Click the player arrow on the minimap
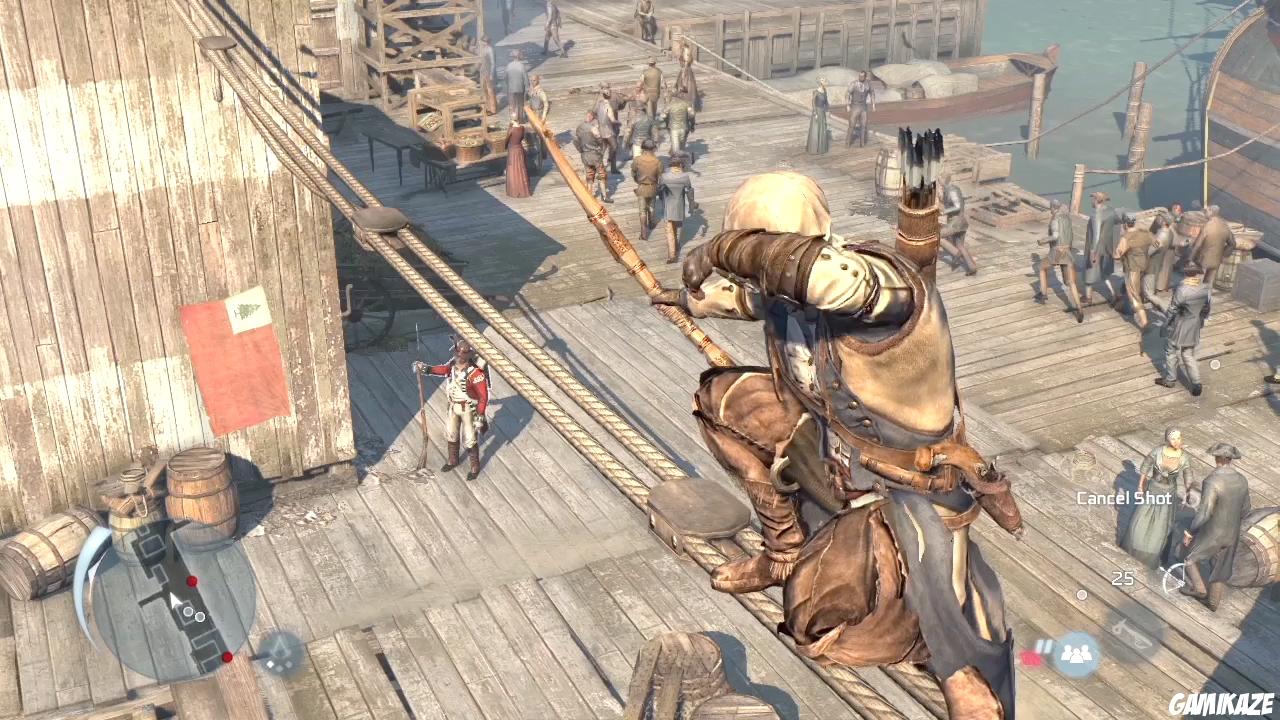Viewport: 1280px width, 720px height. pyautogui.click(x=175, y=599)
